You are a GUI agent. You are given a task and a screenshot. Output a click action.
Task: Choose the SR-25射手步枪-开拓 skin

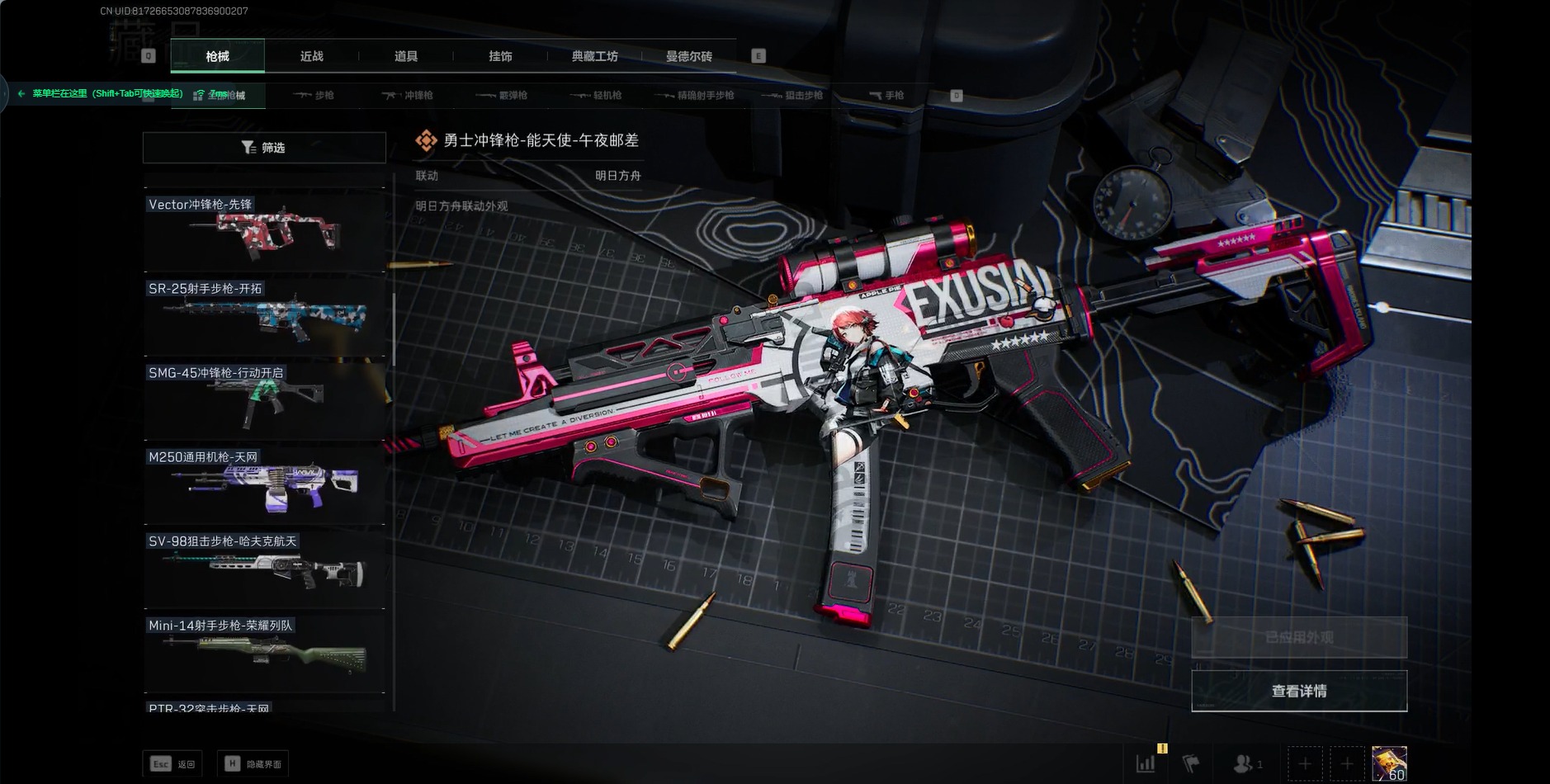[264, 317]
